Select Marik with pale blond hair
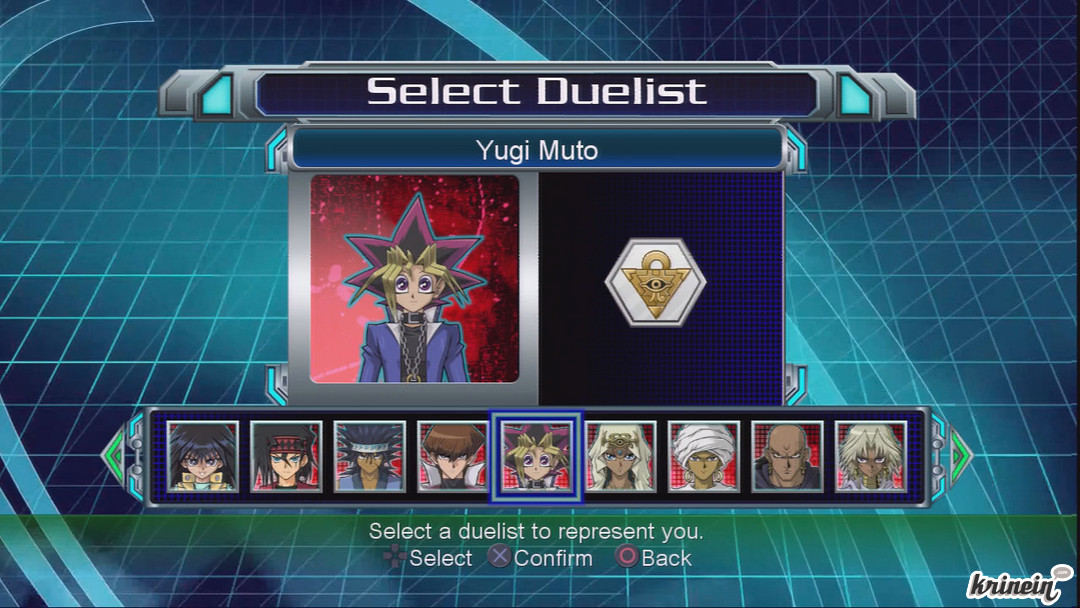The width and height of the screenshot is (1080, 608). tap(871, 456)
